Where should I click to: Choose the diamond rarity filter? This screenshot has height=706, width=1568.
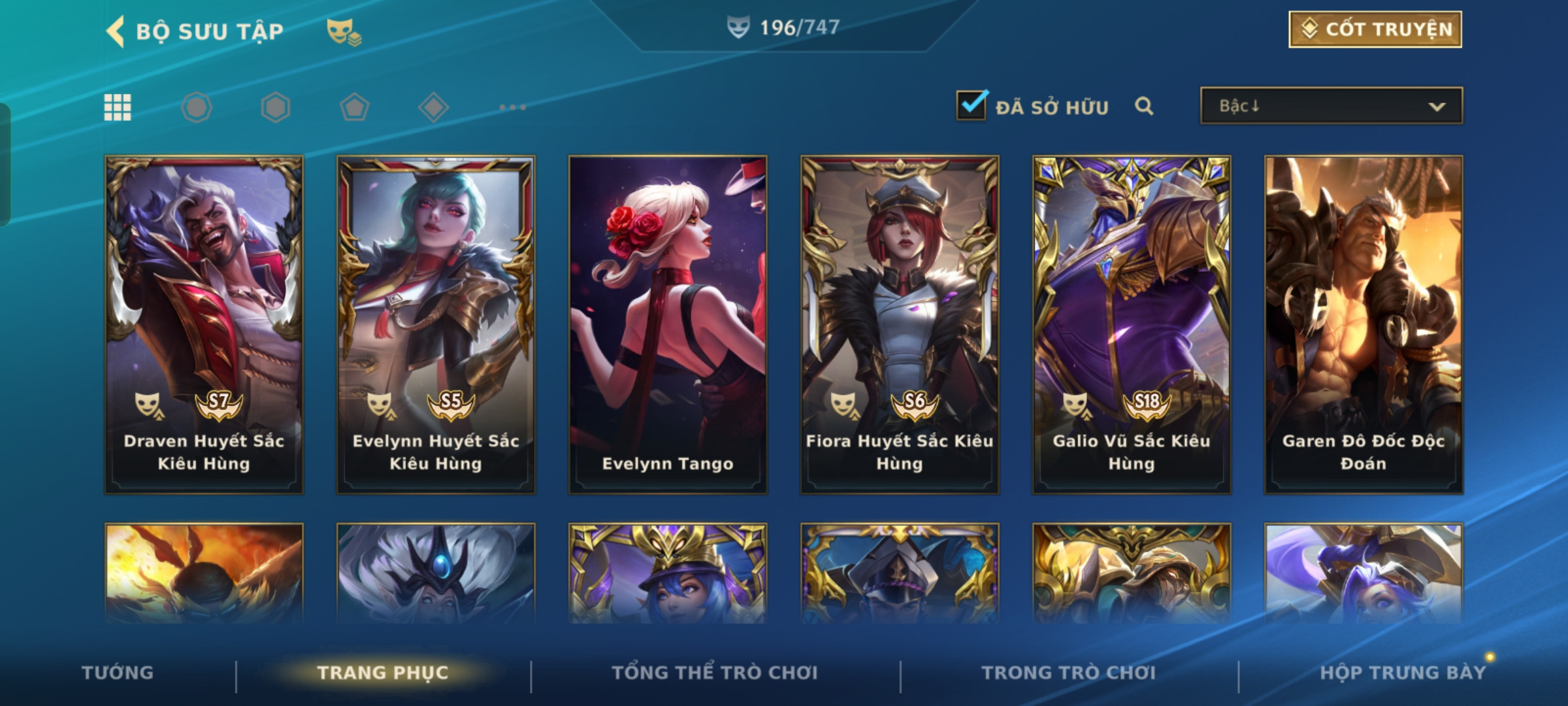[433, 107]
